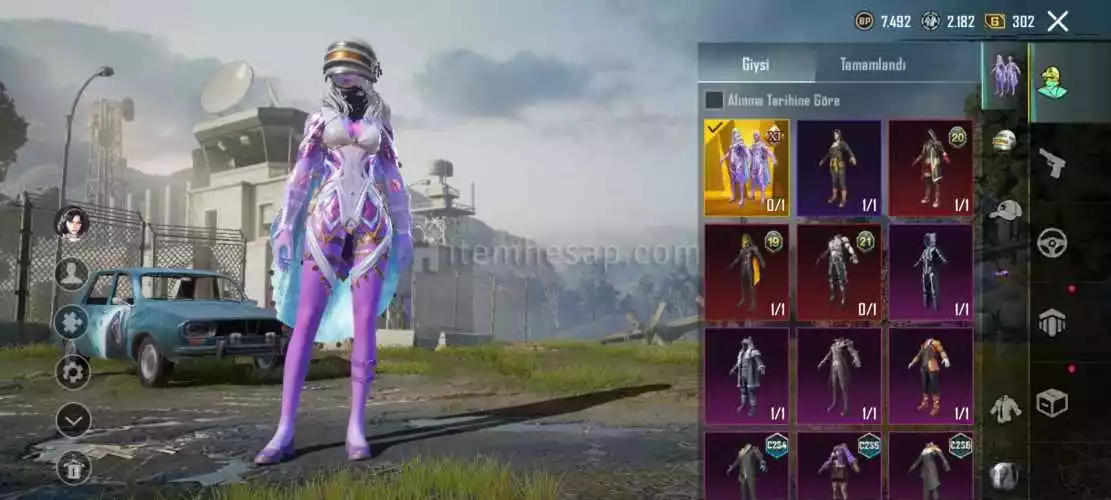The width and height of the screenshot is (1111, 500).
Task: Show the baseball cap headwear category
Action: pos(1004,209)
